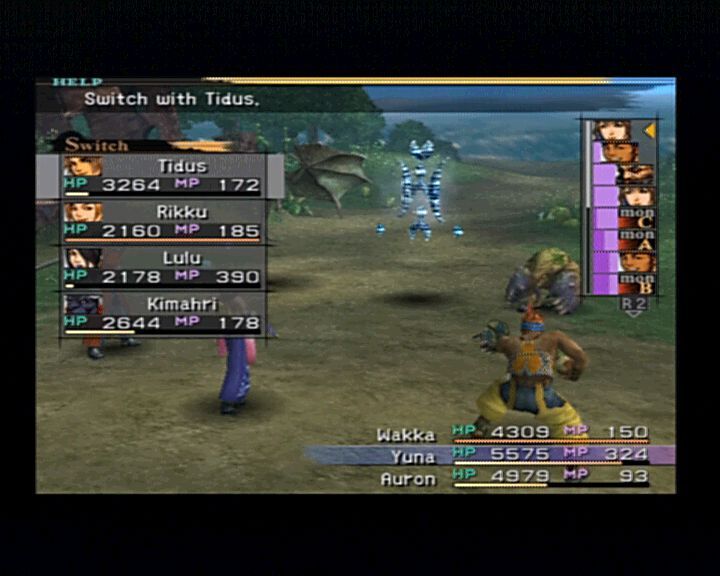
Task: Select Wakka's row in the party status
Action: point(512,435)
